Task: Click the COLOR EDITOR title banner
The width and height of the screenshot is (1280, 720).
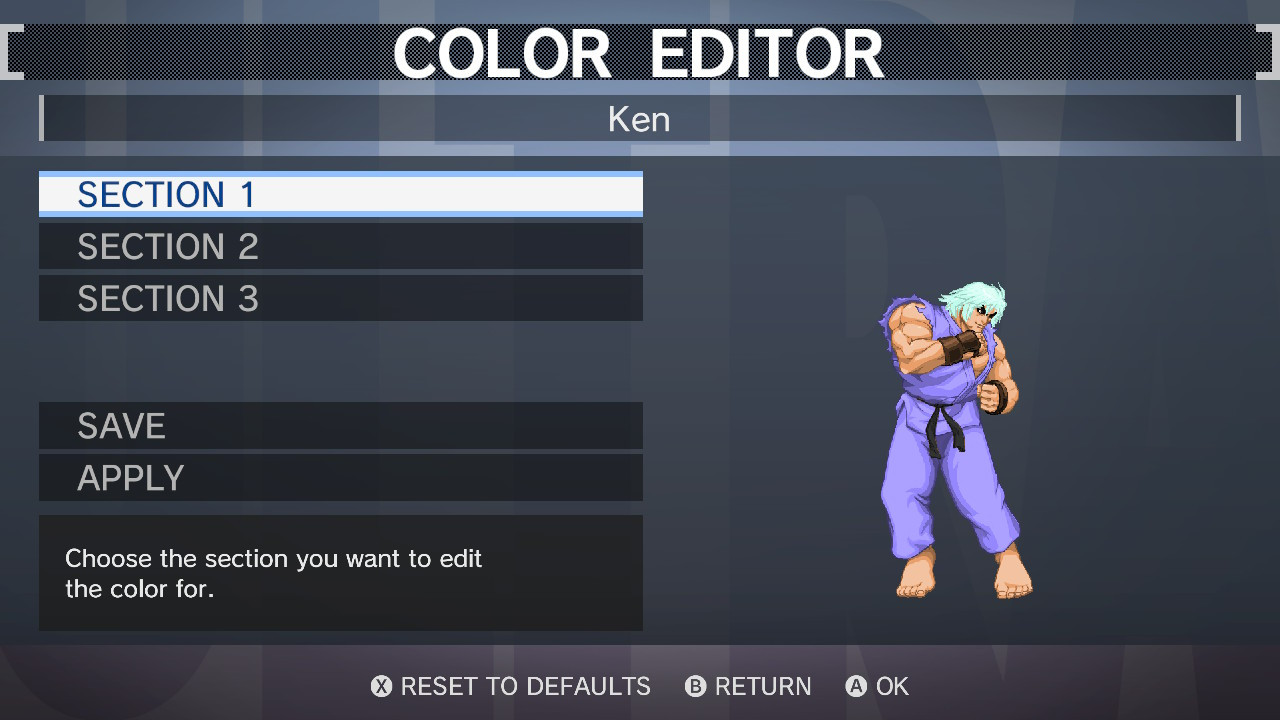Action: (640, 52)
